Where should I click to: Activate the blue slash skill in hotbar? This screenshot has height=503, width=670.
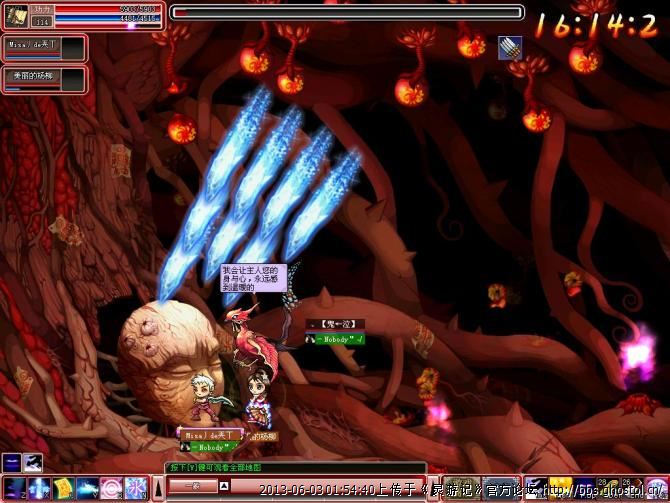pyautogui.click(x=87, y=488)
